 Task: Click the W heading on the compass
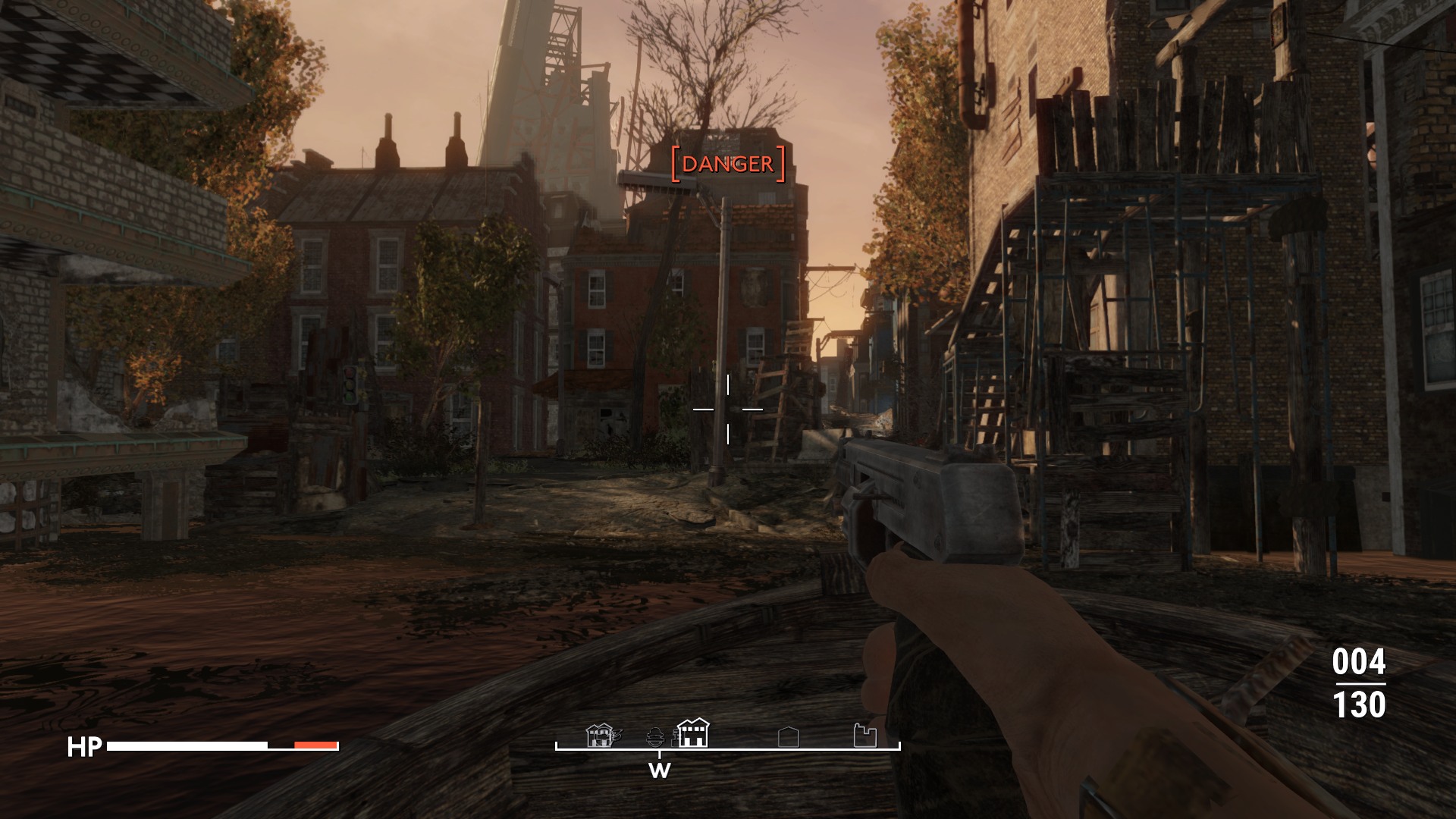click(660, 770)
